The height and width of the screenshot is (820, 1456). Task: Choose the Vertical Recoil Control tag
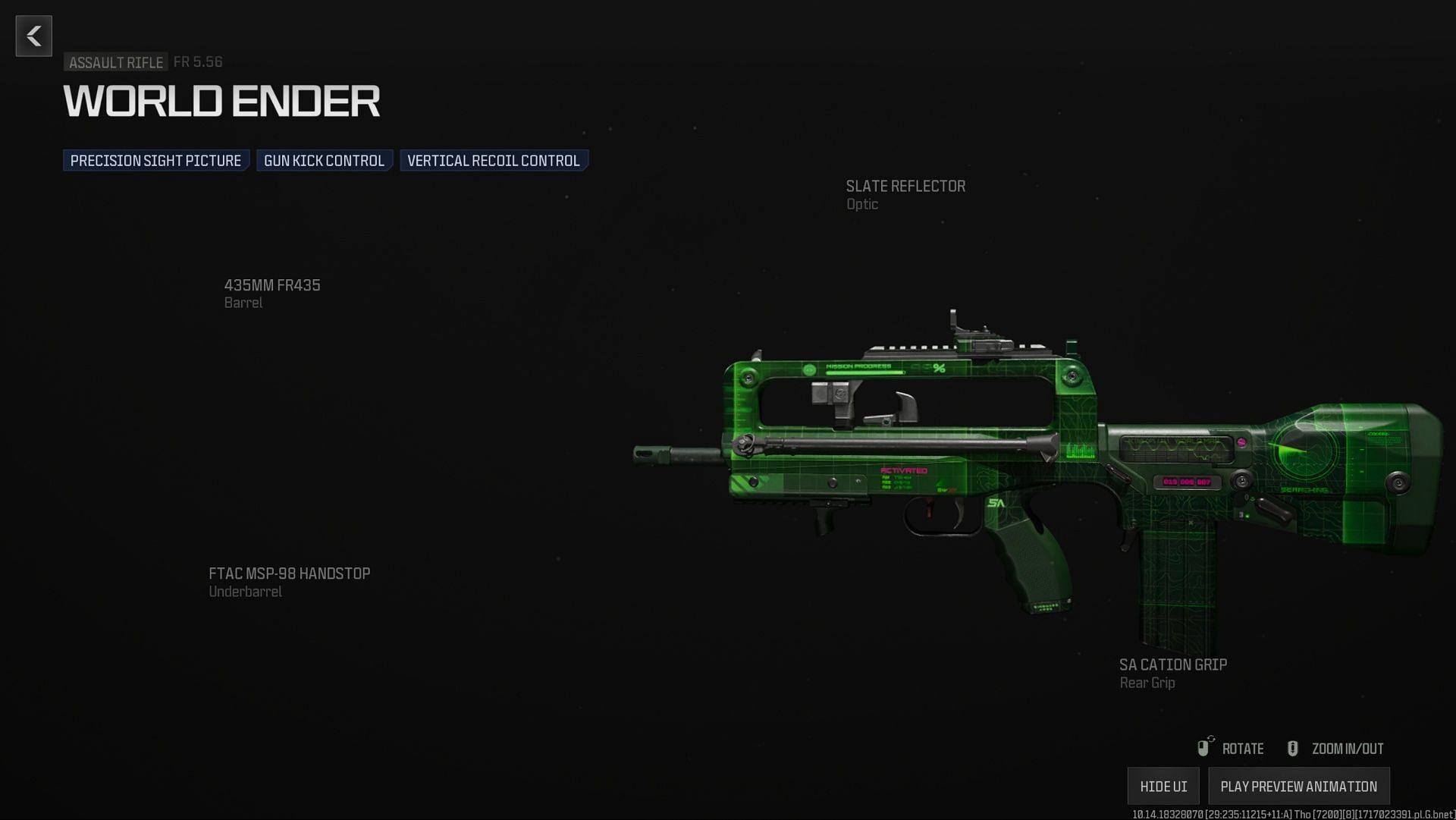coord(494,161)
